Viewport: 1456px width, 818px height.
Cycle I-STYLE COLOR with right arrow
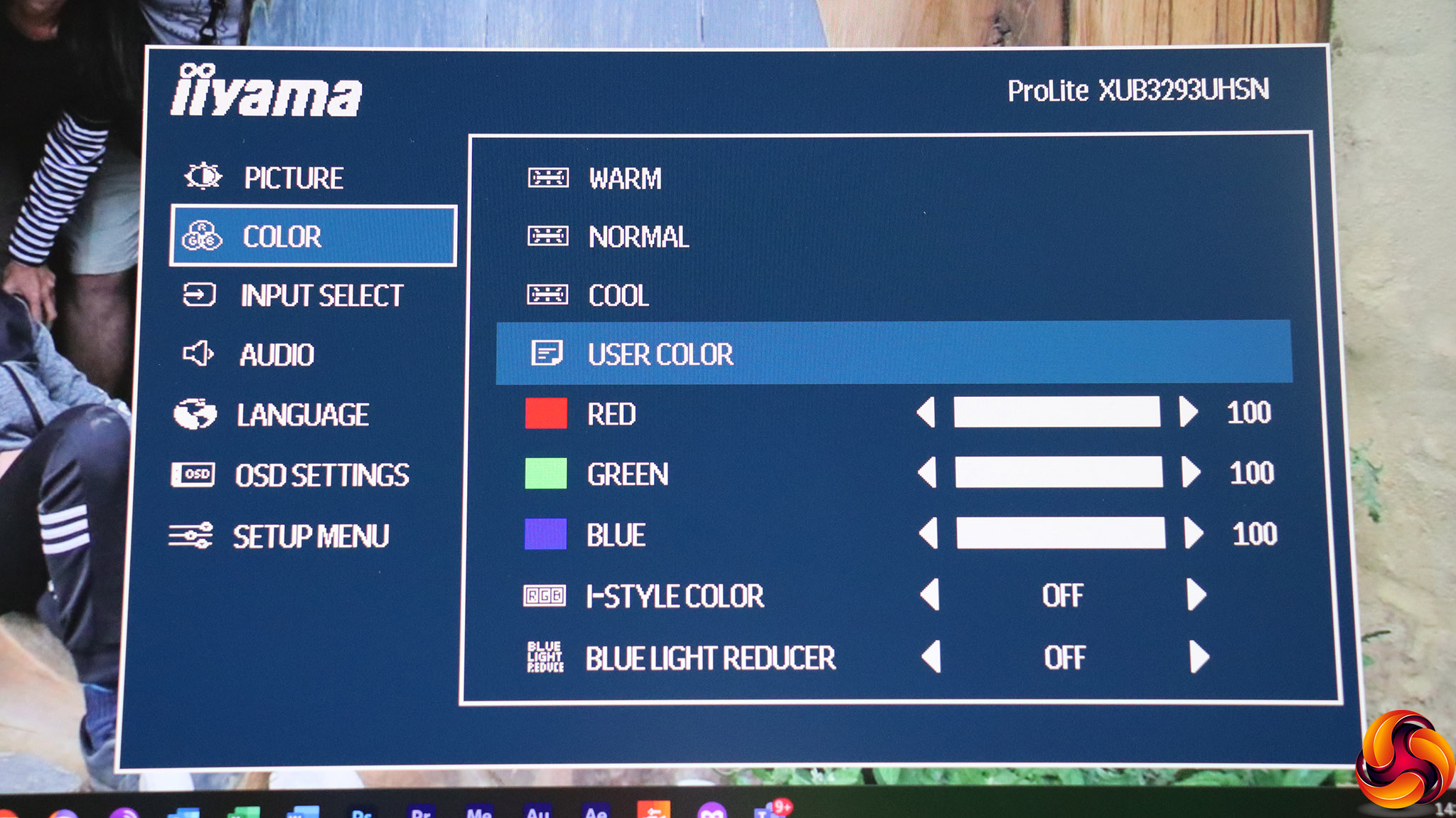click(1196, 595)
